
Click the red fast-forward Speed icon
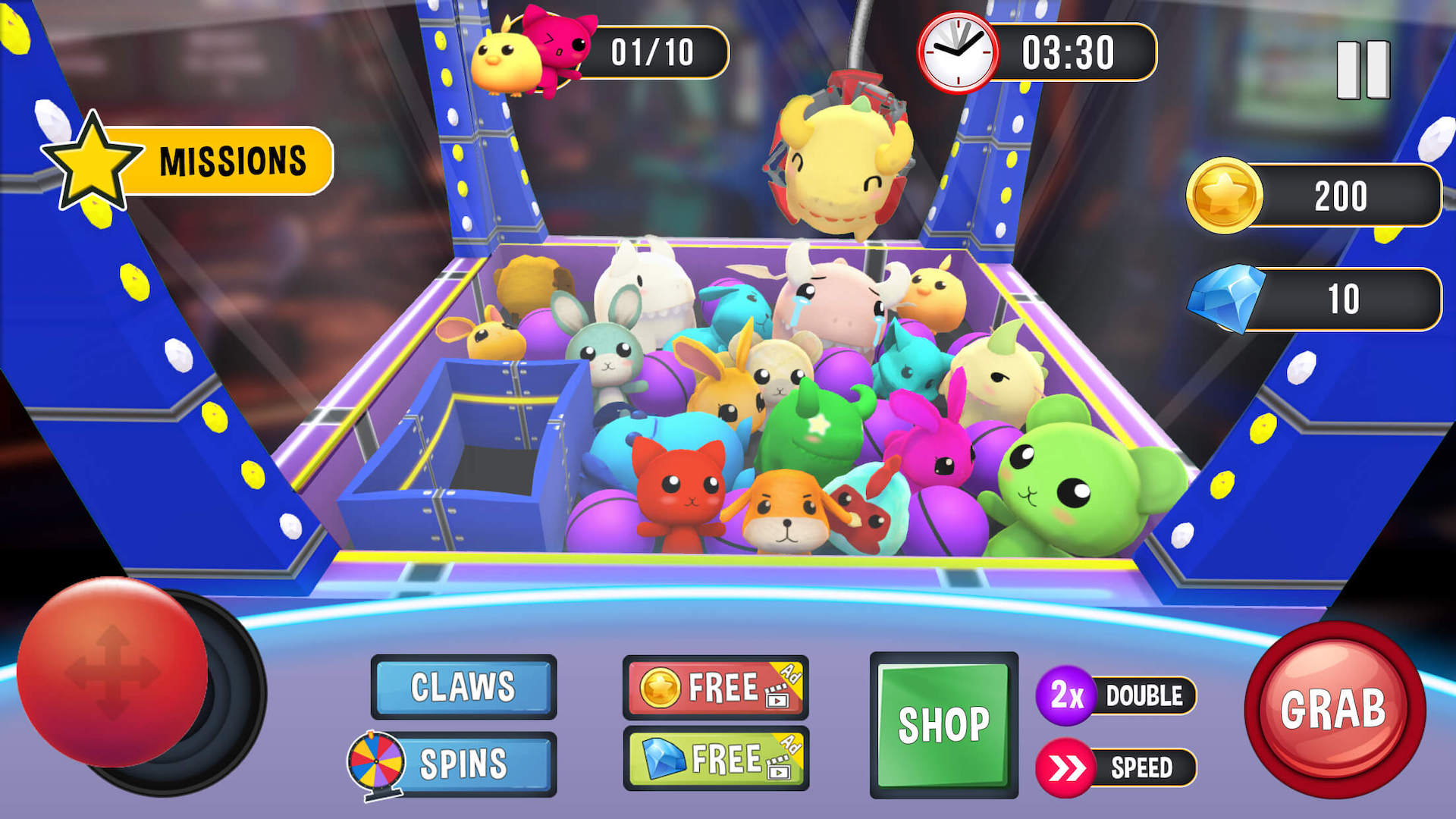pyautogui.click(x=1064, y=767)
